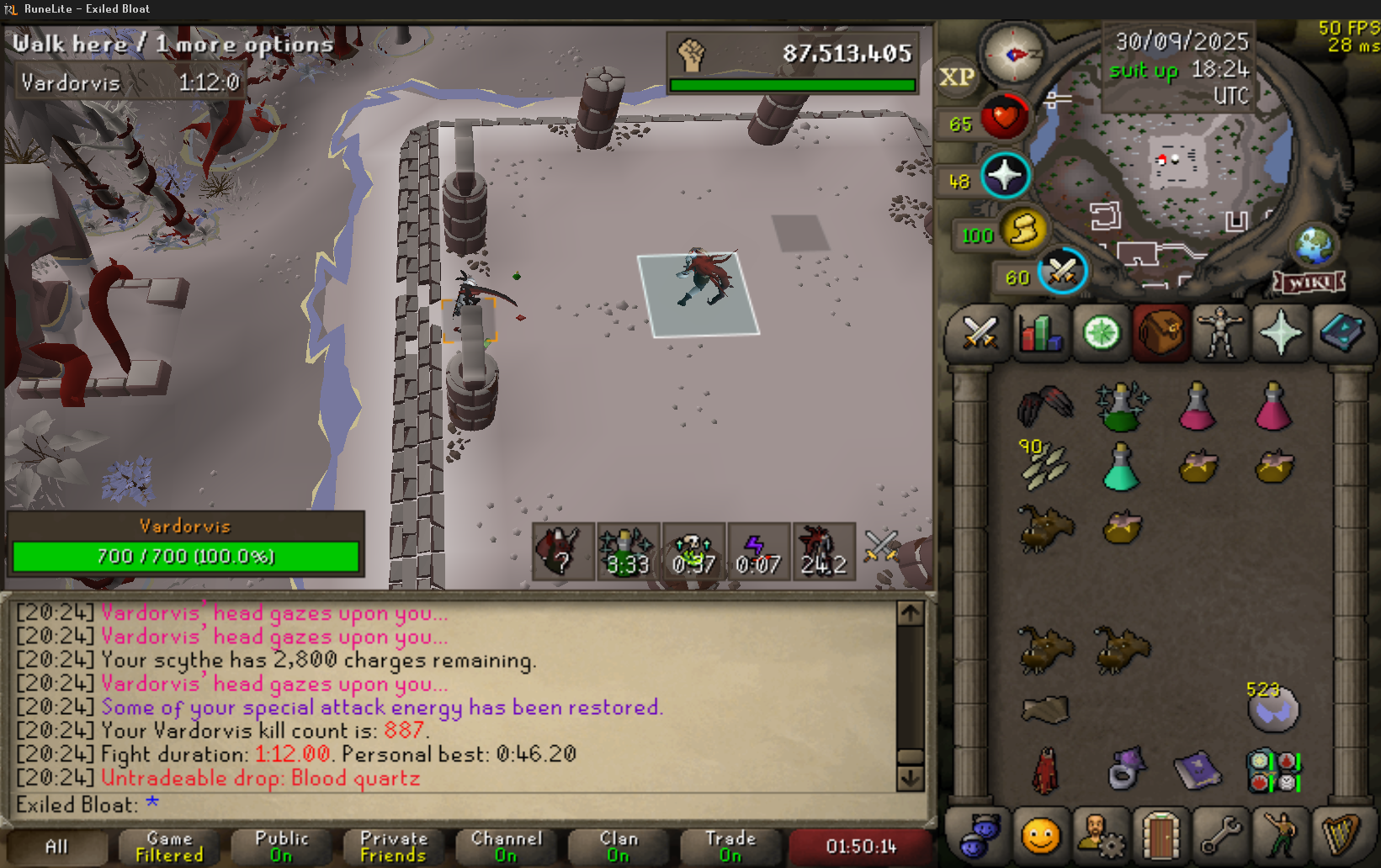Click the compass to face north
Viewport: 1381px width, 868px height.
pyautogui.click(x=1015, y=55)
